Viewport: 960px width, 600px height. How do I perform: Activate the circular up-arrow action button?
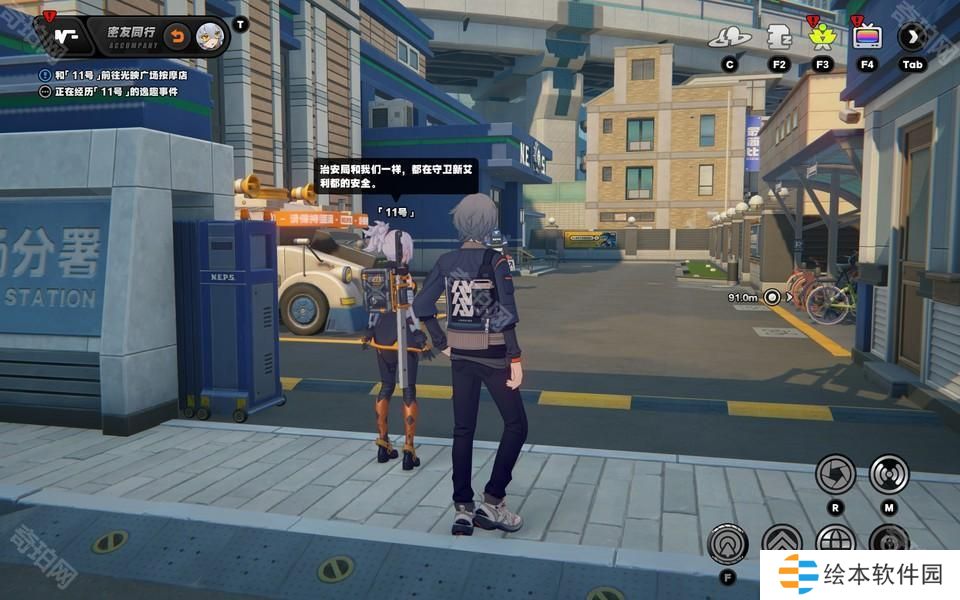(x=727, y=544)
